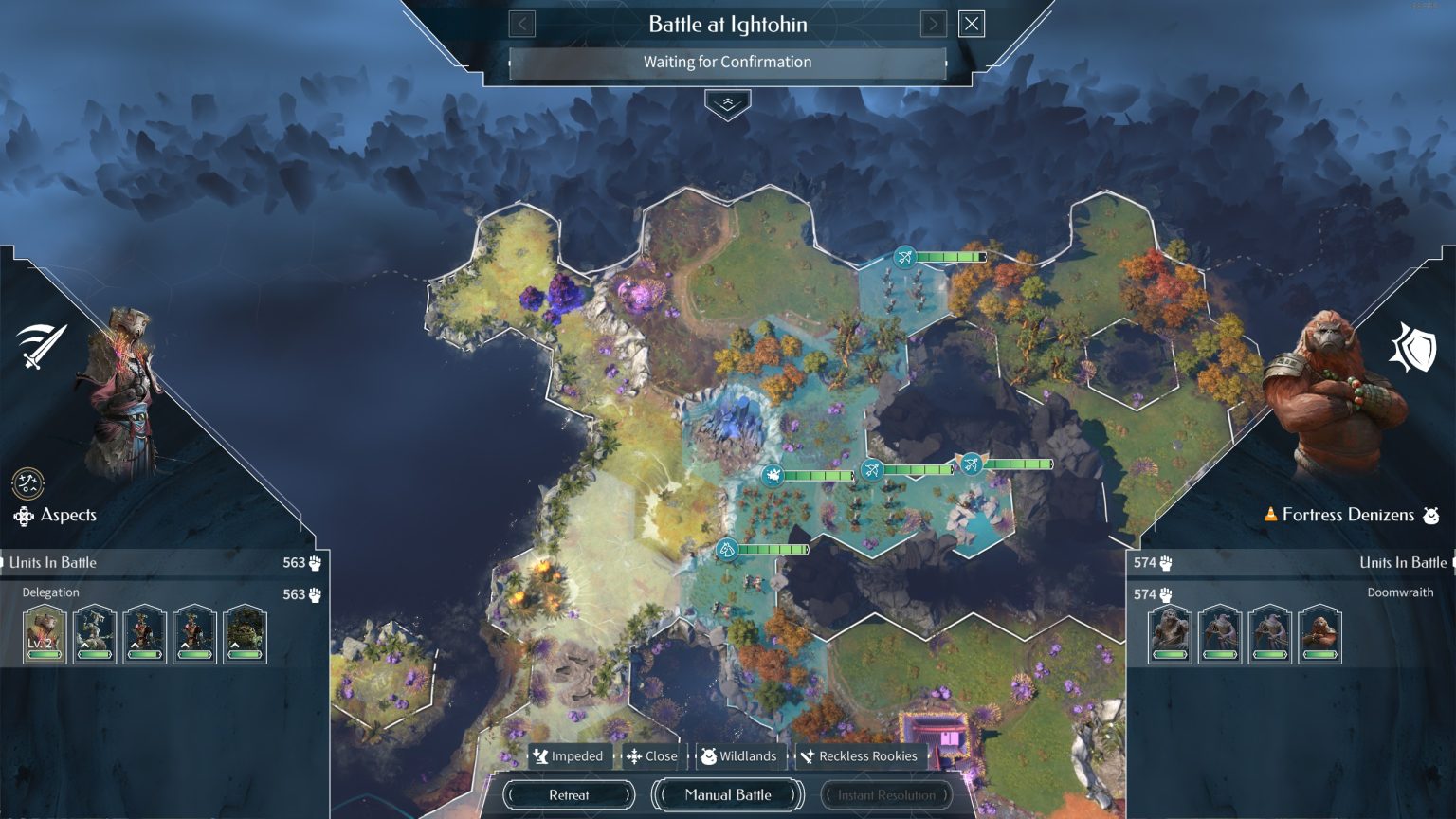Click the Reckless Rookies sword icon

tap(809, 756)
